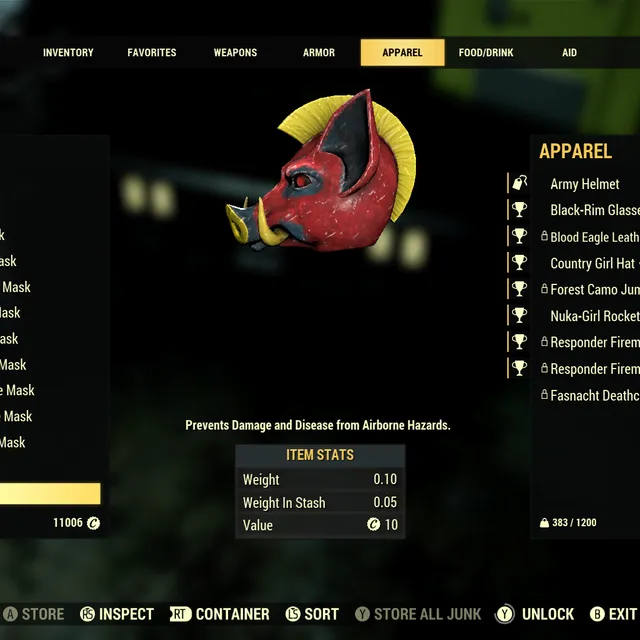
Task: Select the Blood Eagle Leather item
Action: [594, 237]
